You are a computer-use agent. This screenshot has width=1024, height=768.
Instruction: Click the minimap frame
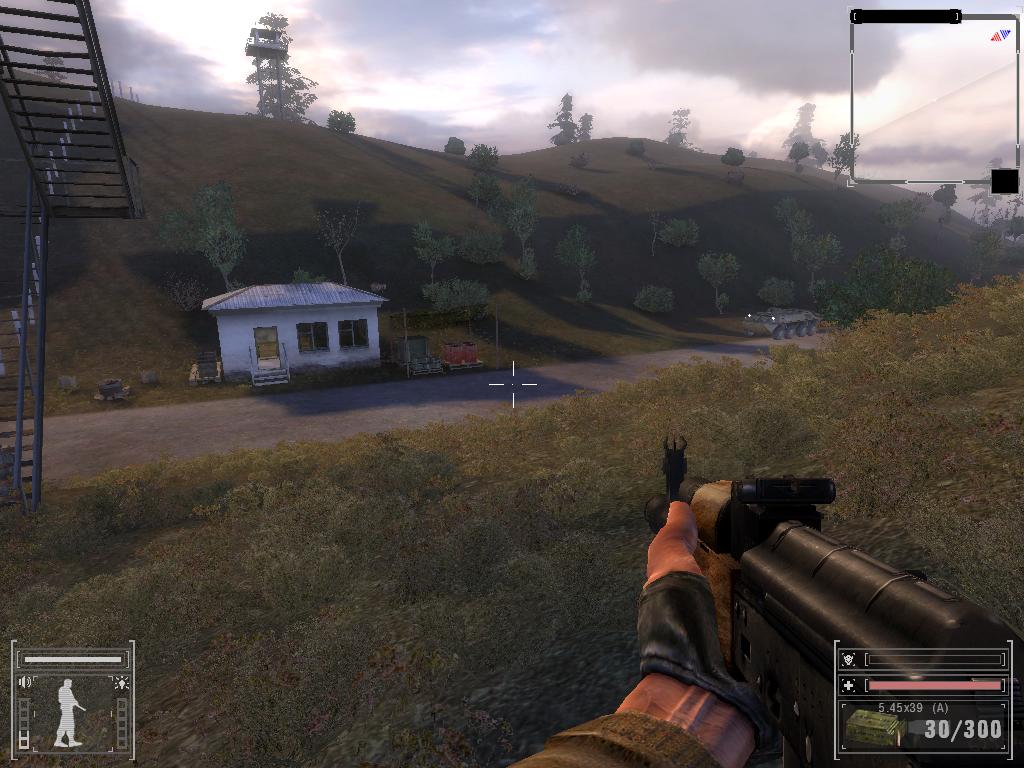[x=932, y=100]
